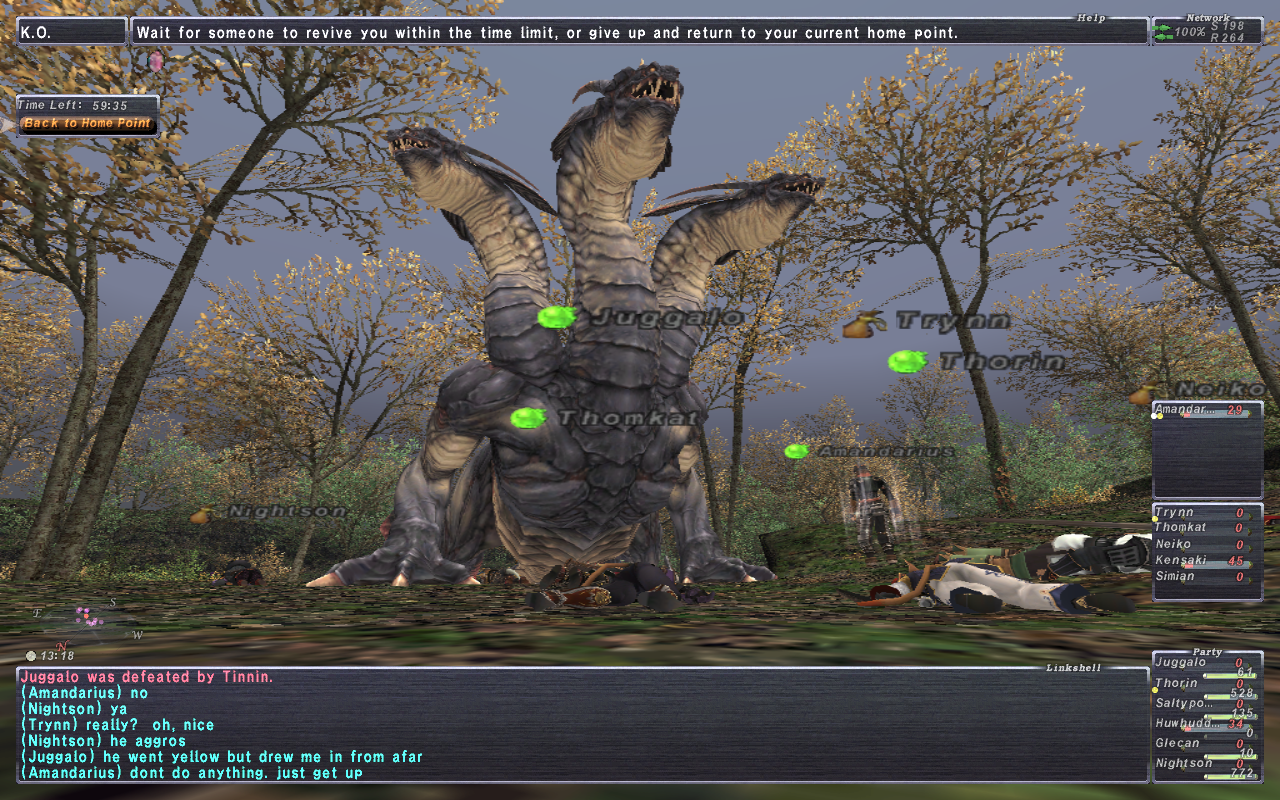This screenshot has height=800, width=1280.
Task: Click the Back to Home Point button
Action: click(87, 124)
